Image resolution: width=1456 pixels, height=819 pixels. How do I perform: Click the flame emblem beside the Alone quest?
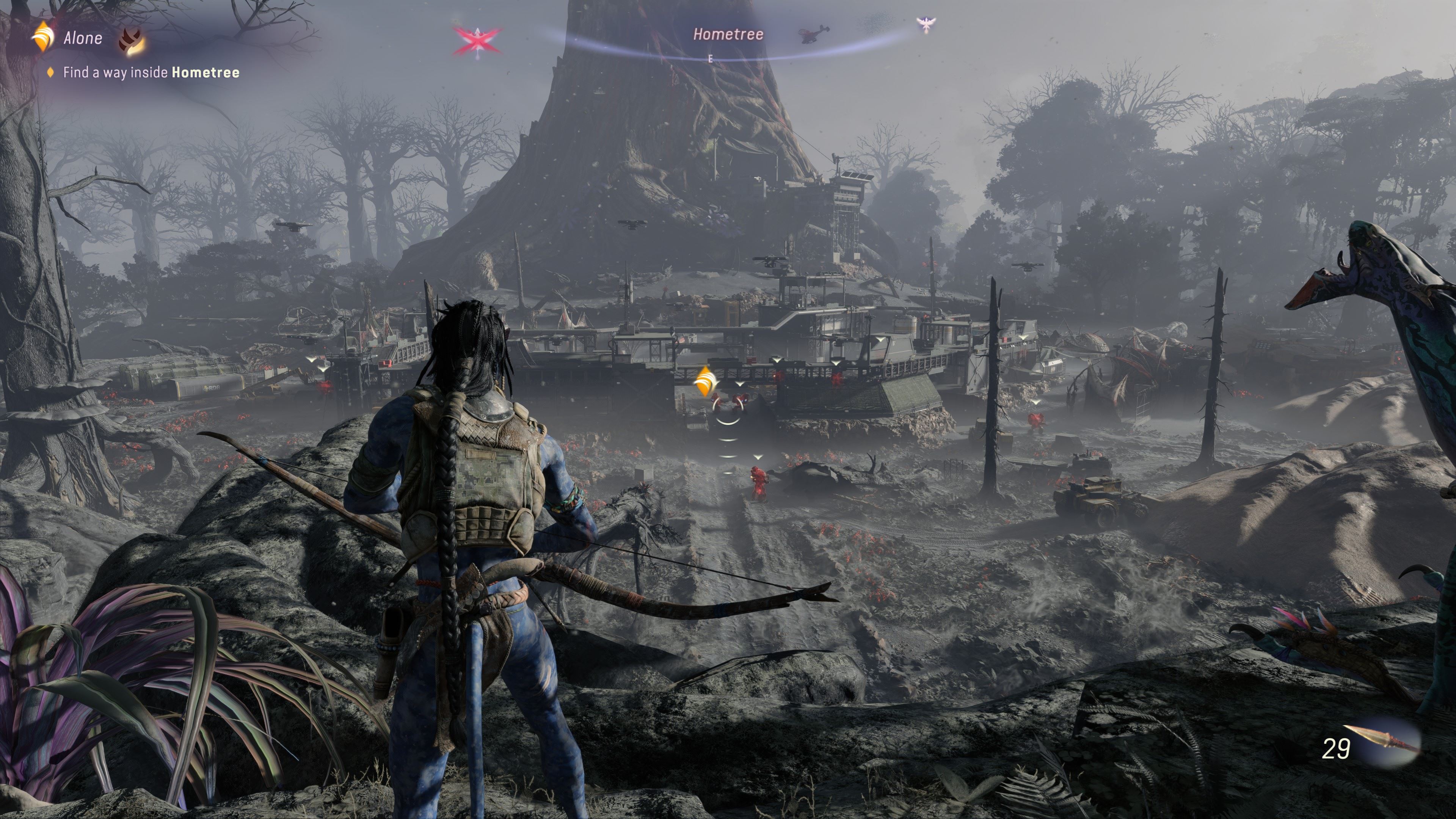coord(132,41)
